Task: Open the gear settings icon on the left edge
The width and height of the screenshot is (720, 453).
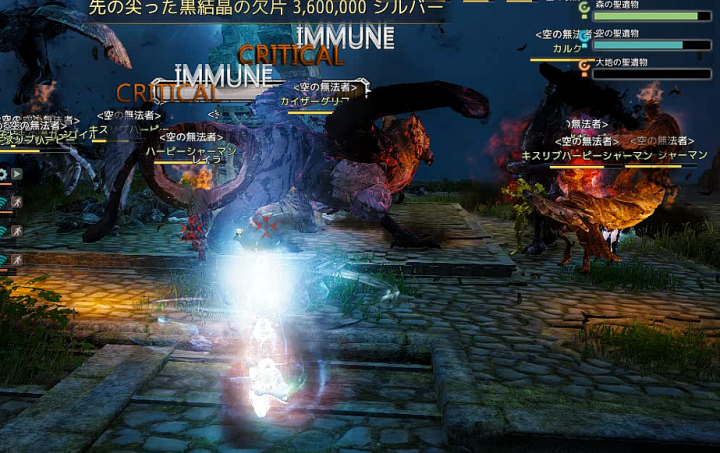Action: pyautogui.click(x=3, y=173)
